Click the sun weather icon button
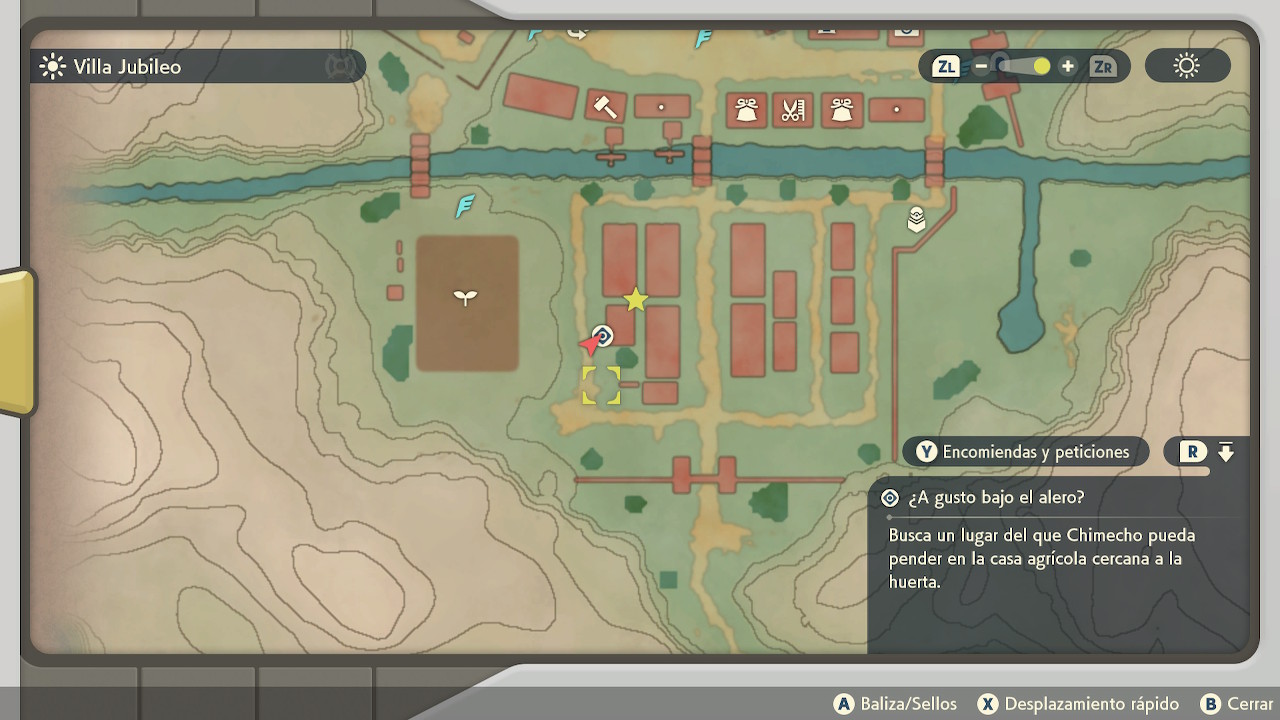The height and width of the screenshot is (720, 1280). pyautogui.click(x=1187, y=67)
